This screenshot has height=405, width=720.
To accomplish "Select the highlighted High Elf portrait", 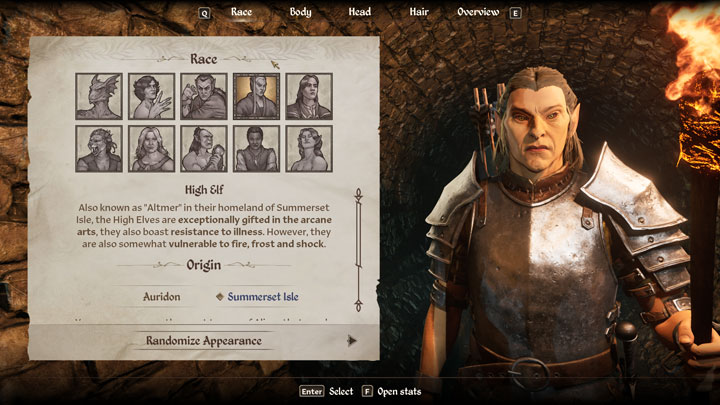I will 257,97.
